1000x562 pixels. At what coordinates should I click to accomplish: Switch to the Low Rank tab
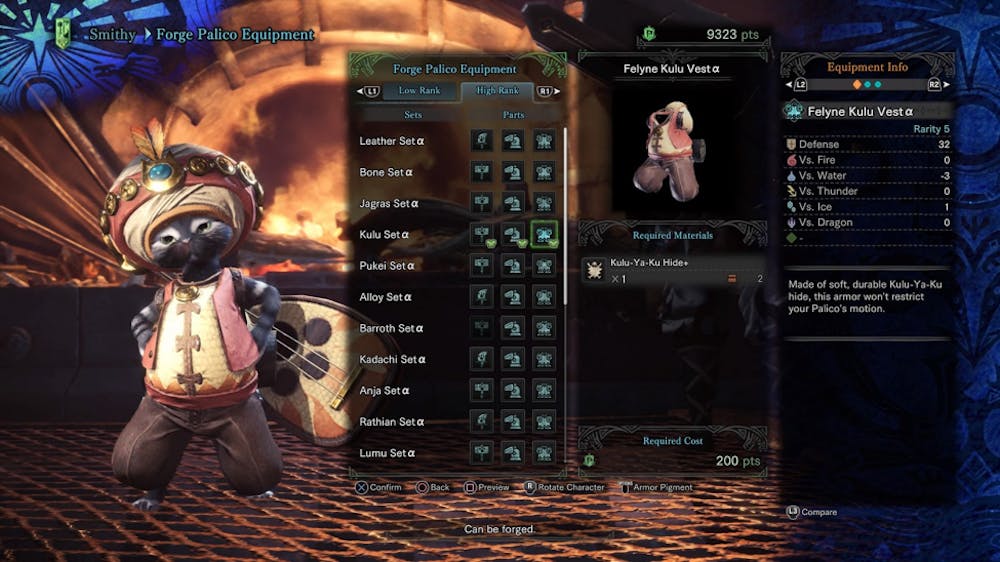pyautogui.click(x=420, y=91)
